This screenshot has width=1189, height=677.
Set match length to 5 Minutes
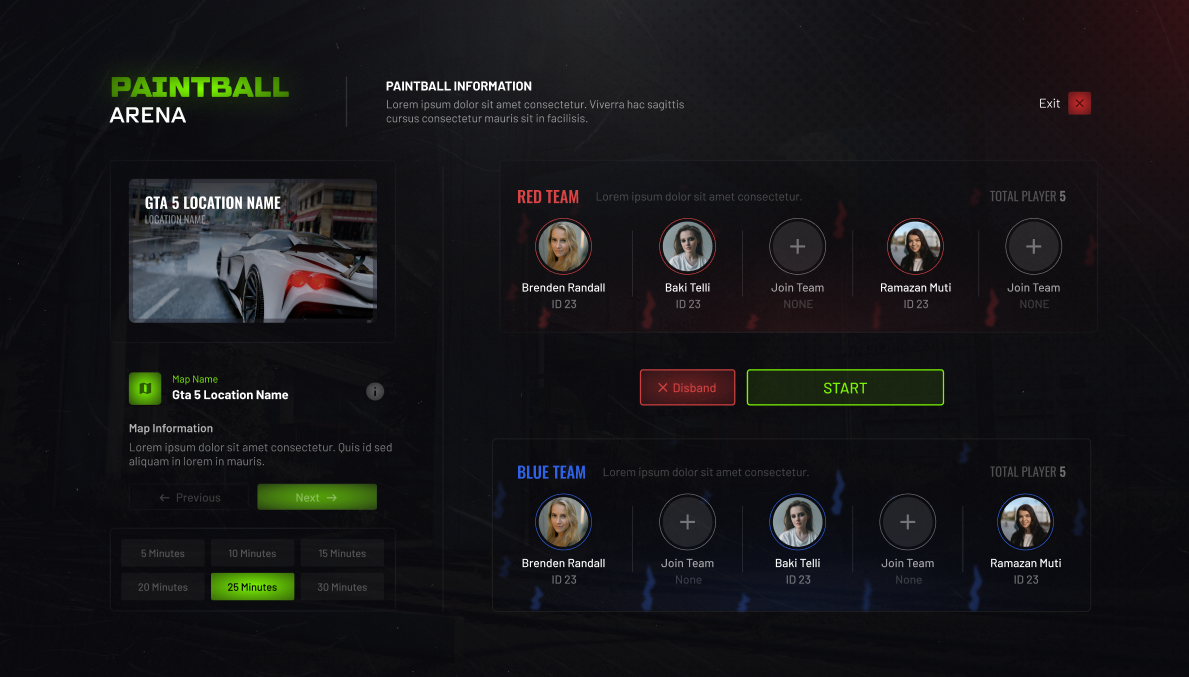coord(162,553)
